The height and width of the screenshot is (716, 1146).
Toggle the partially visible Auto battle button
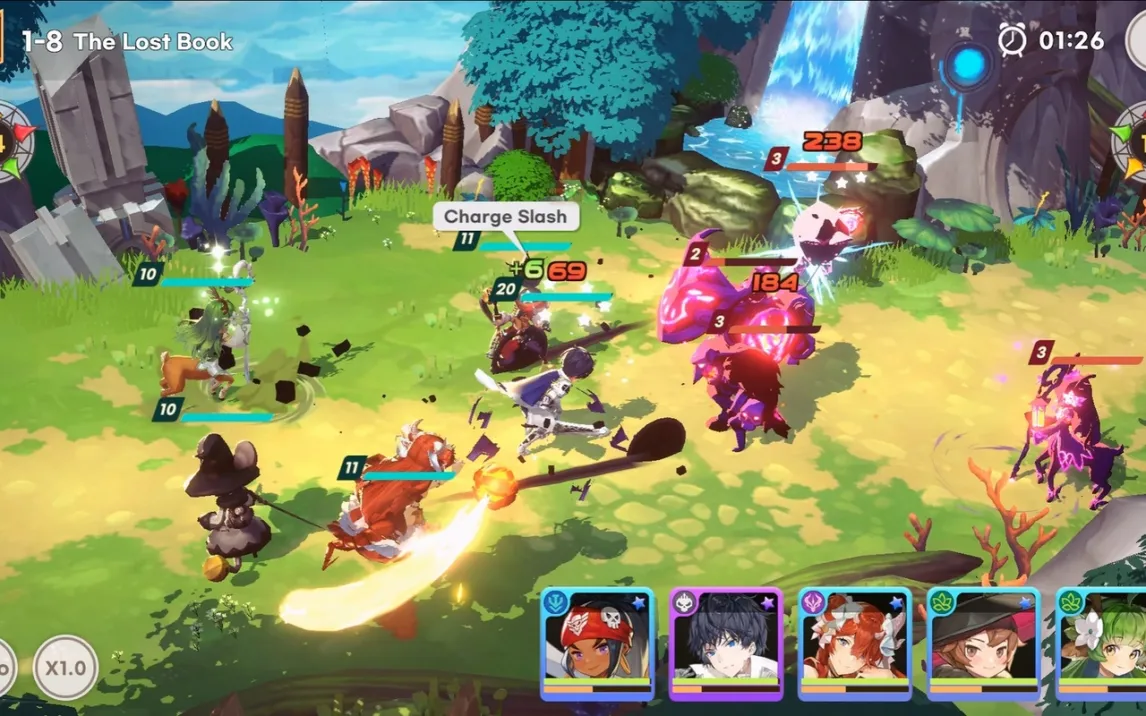pos(5,667)
